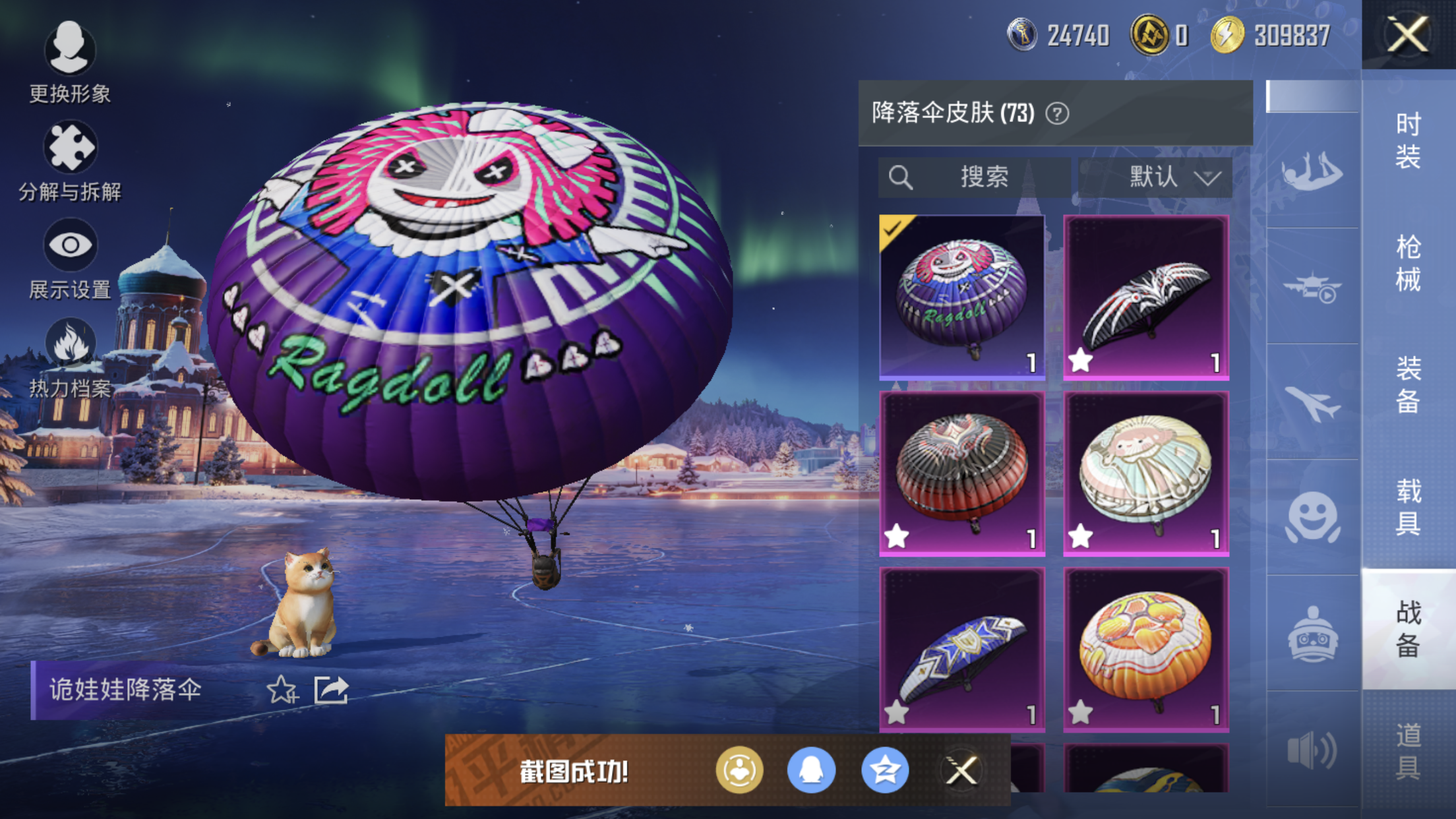Image resolution: width=1456 pixels, height=819 pixels.
Task: Favorite the parachute with the star icon
Action: (x=282, y=690)
